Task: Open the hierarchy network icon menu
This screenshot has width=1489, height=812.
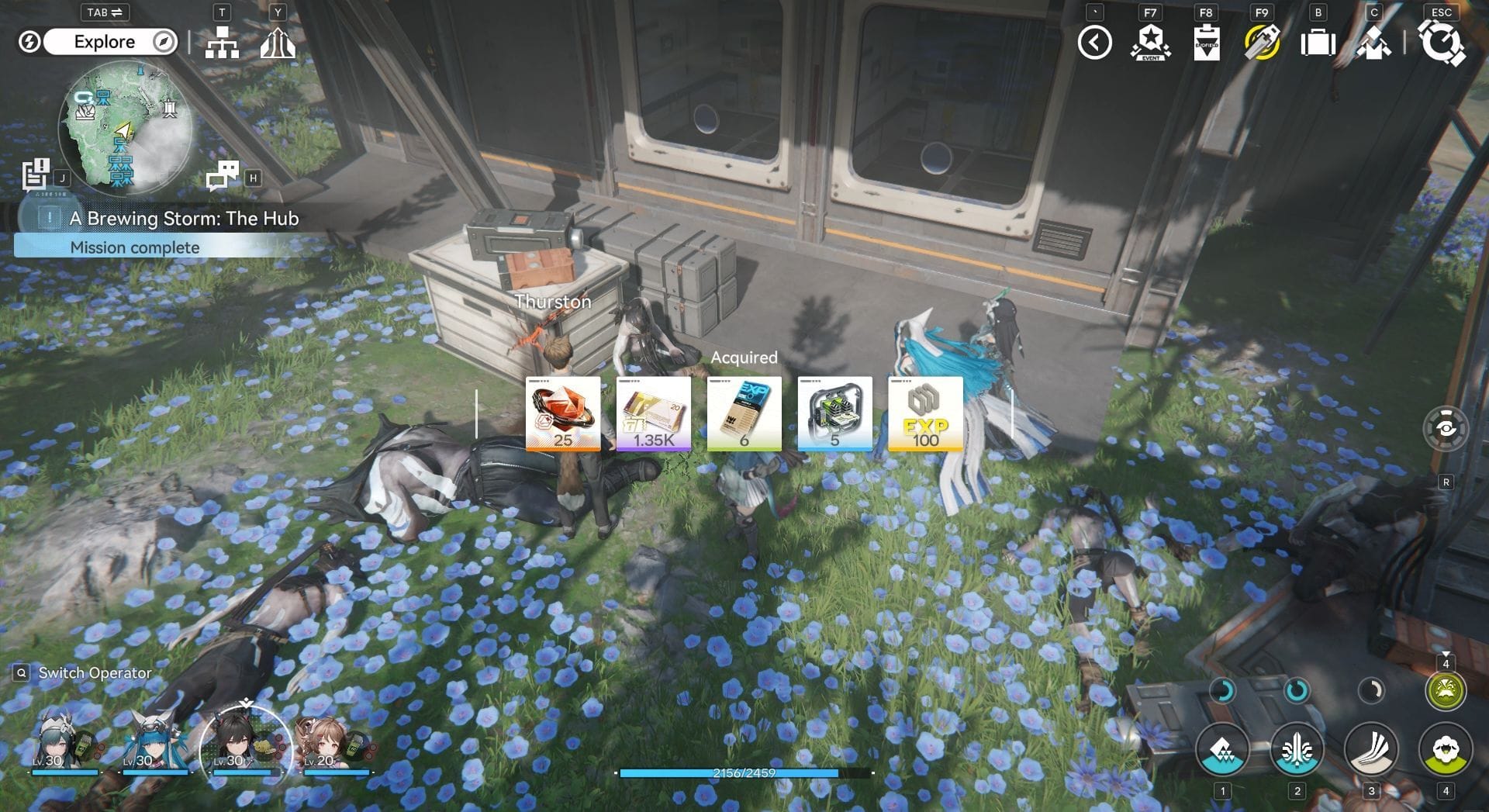Action: tap(222, 43)
